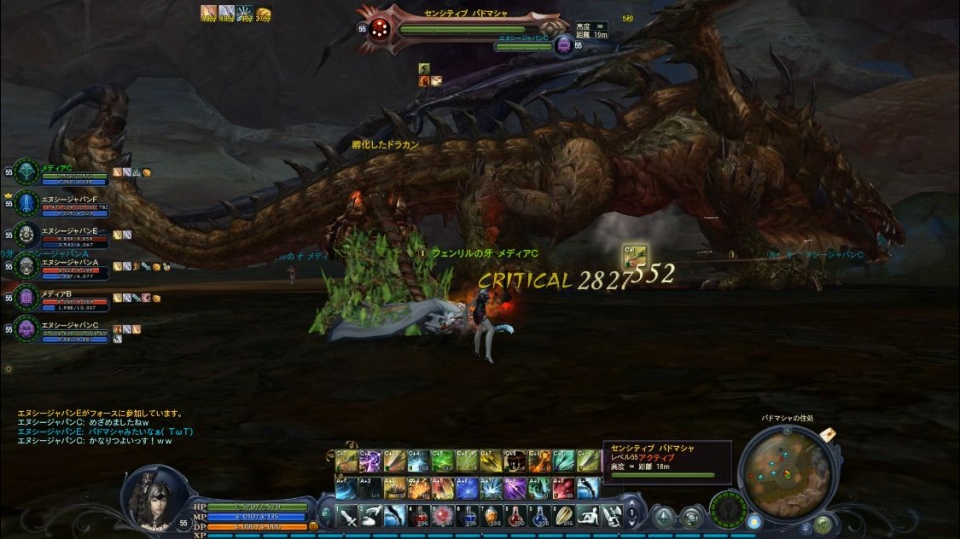Select party member メディアB

point(27,297)
